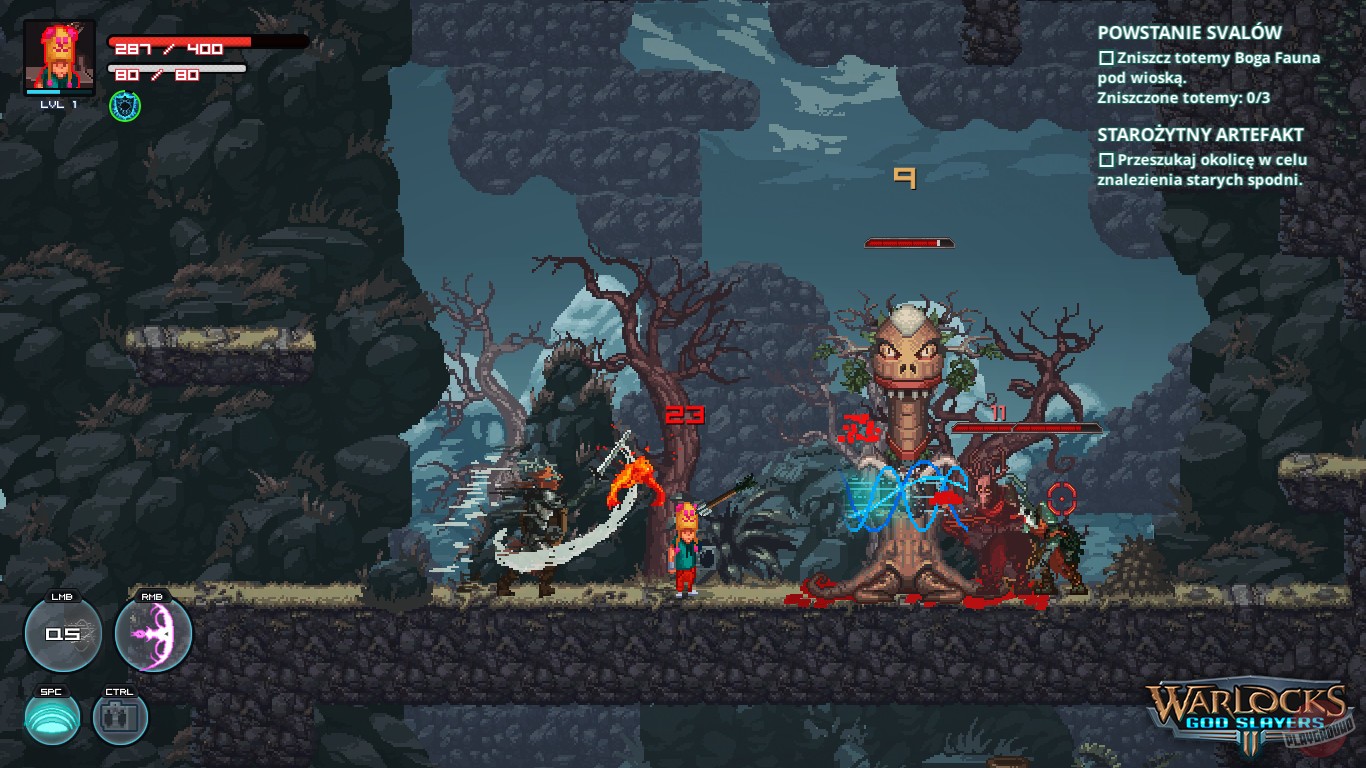1366x768 pixels.
Task: Check the 'Zniszcz totemy Boga Fauna' quest checkbox
Action: pos(1106,58)
